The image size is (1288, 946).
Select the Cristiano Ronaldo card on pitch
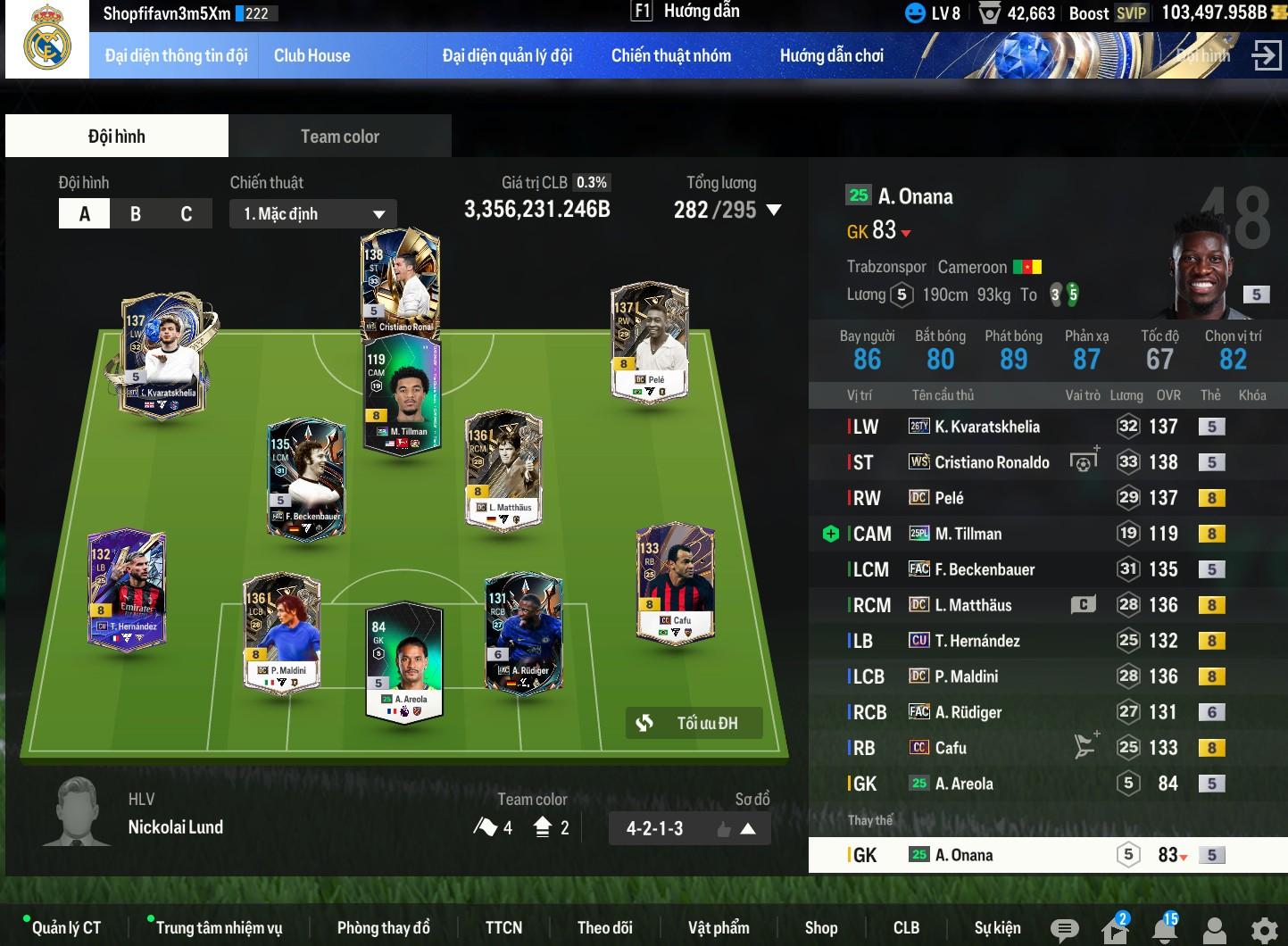tap(400, 281)
